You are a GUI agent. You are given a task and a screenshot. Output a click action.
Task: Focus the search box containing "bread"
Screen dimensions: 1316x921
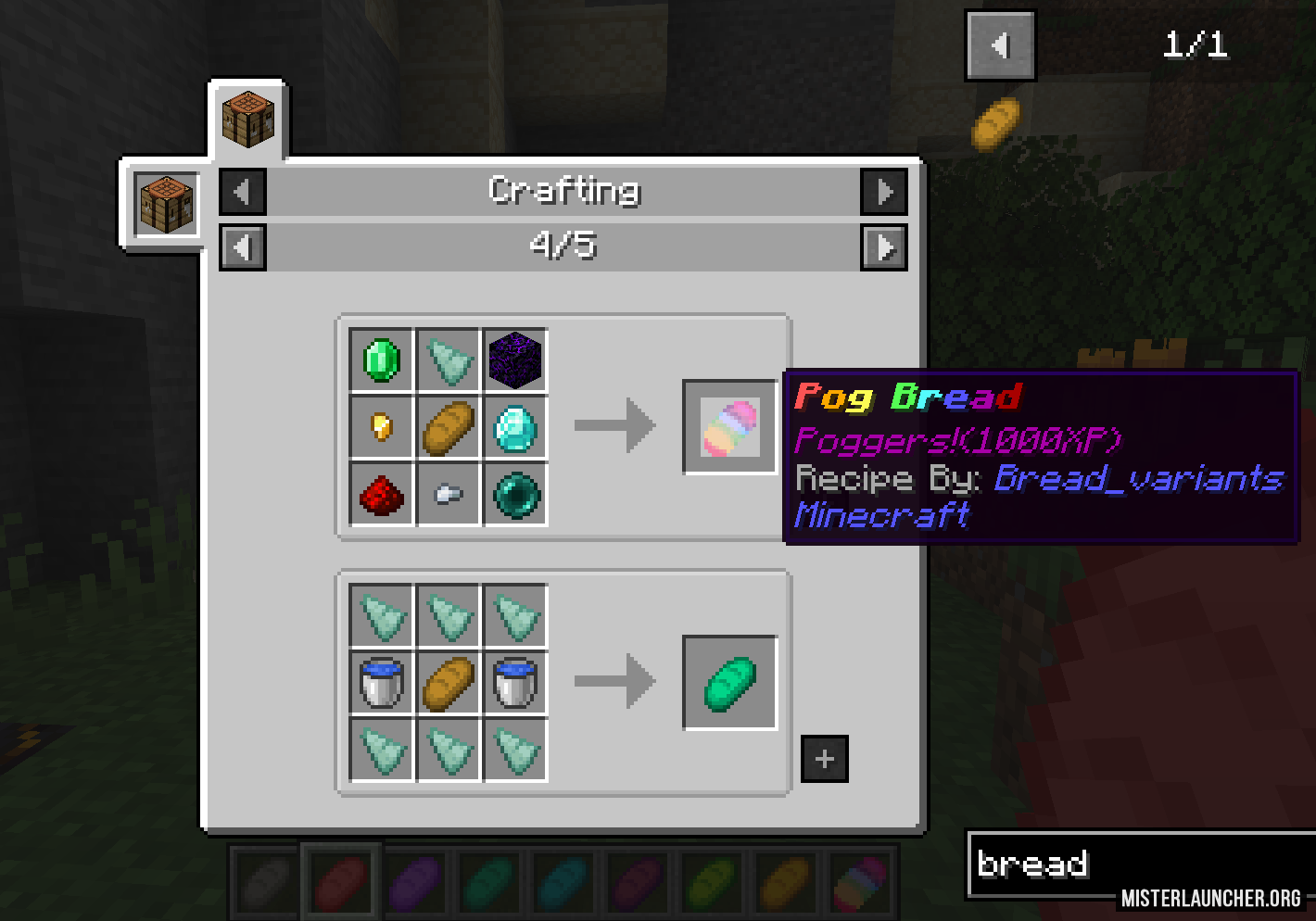1140,864
